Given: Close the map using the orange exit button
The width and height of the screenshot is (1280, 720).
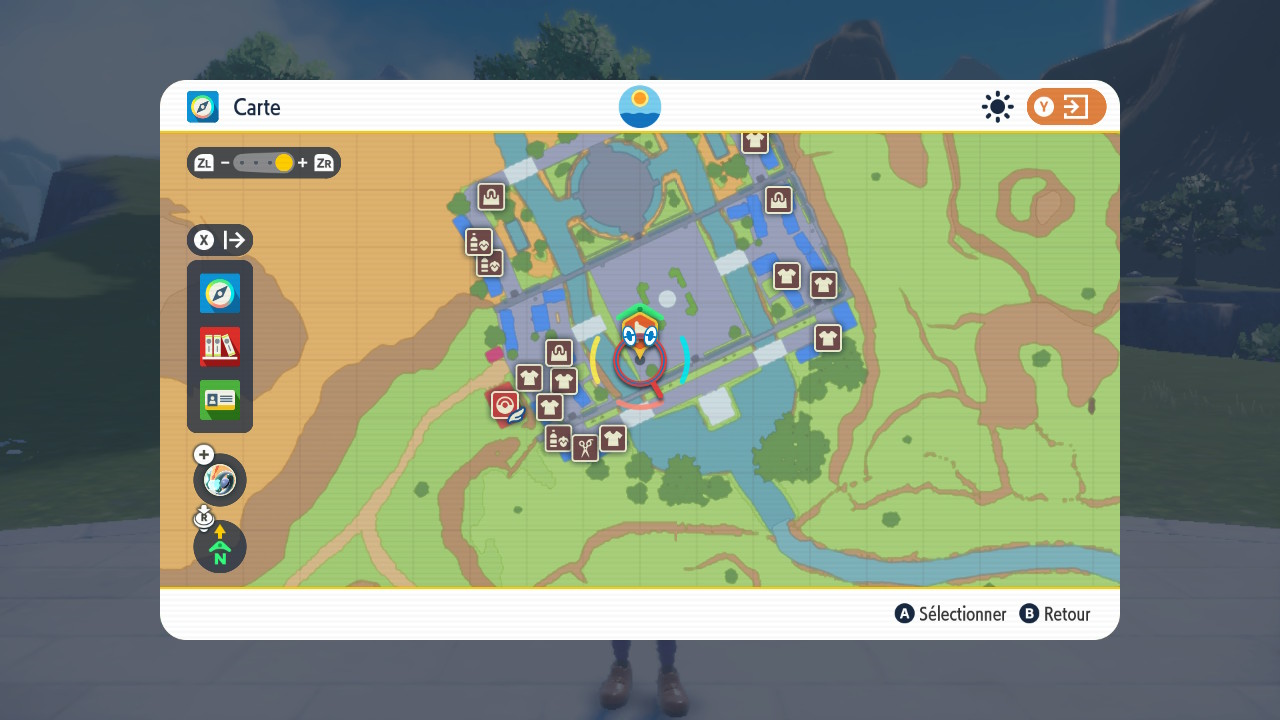Looking at the screenshot, I should [1066, 107].
